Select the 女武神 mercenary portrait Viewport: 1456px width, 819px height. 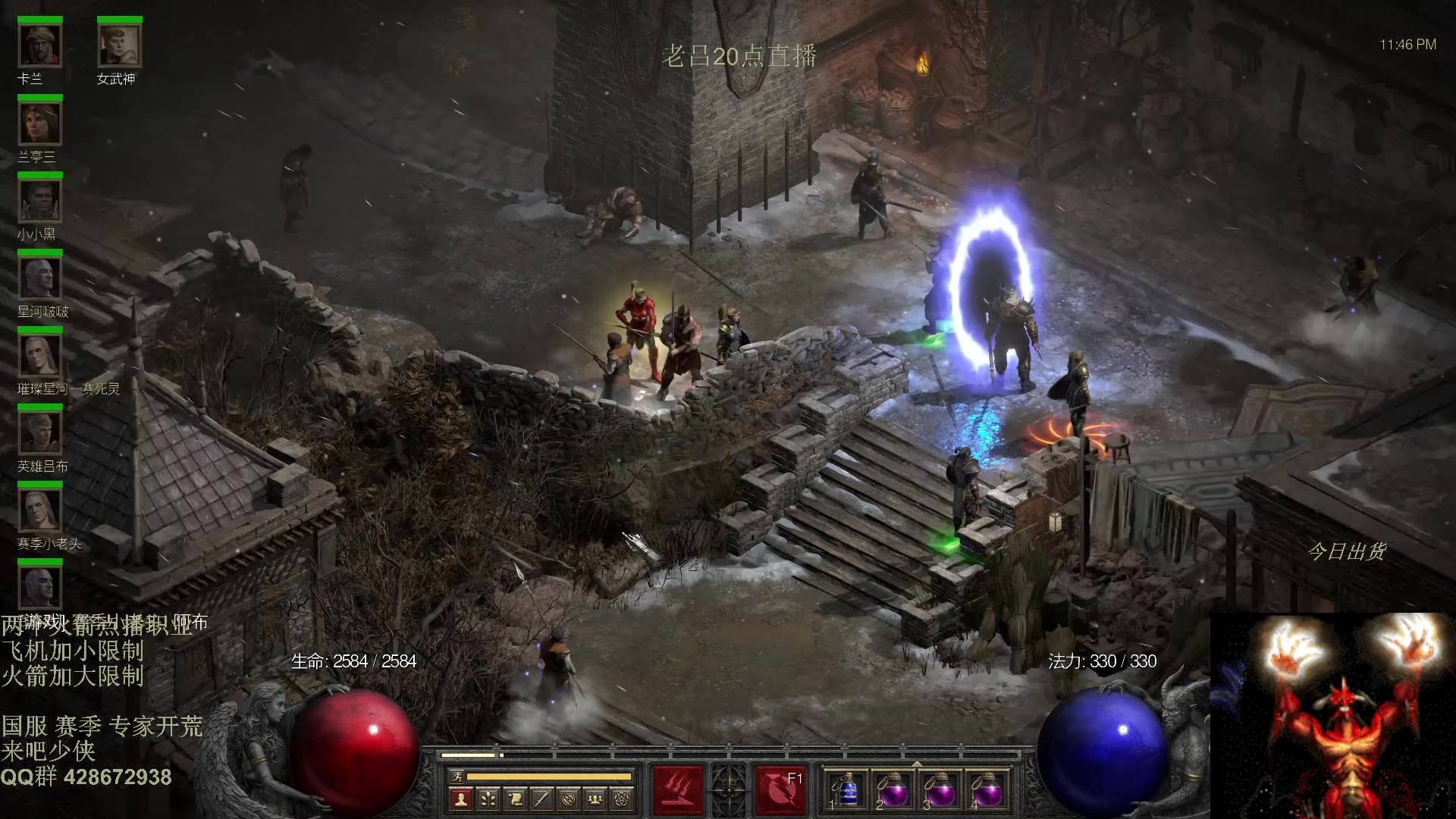[119, 46]
